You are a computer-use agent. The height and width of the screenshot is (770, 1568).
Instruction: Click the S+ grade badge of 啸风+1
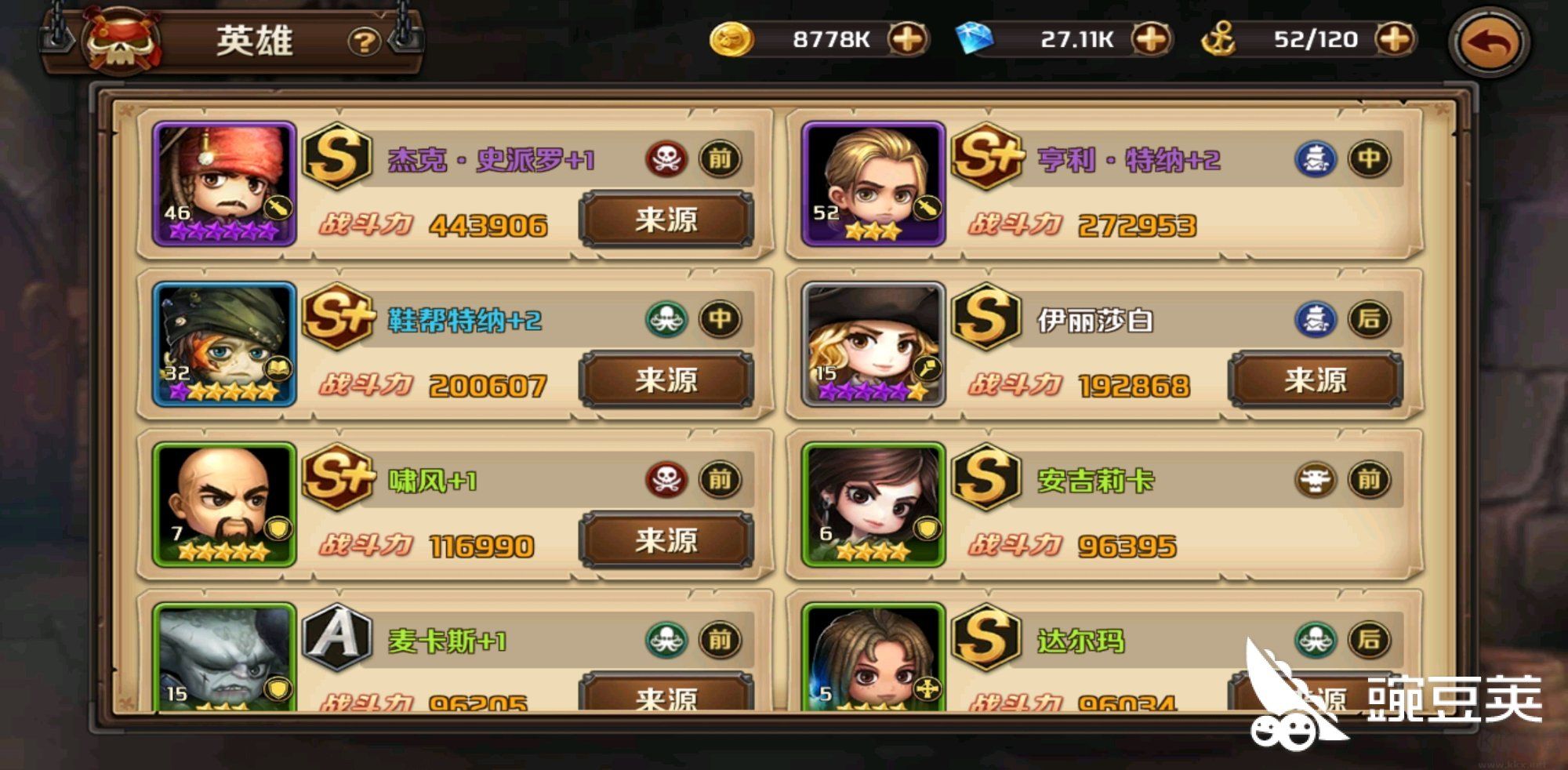[338, 478]
